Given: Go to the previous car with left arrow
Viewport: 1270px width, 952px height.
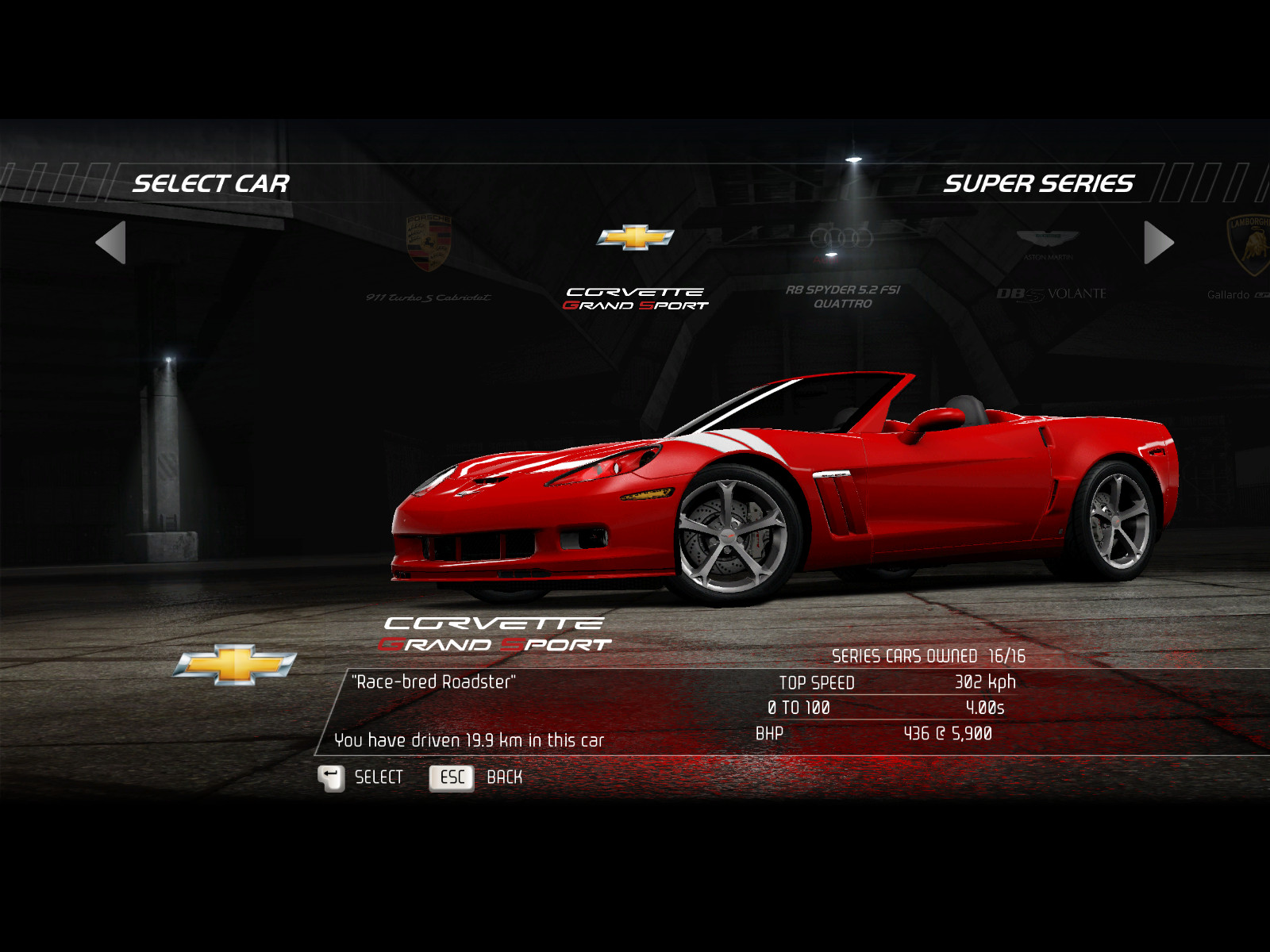Looking at the screenshot, I should [x=111, y=242].
